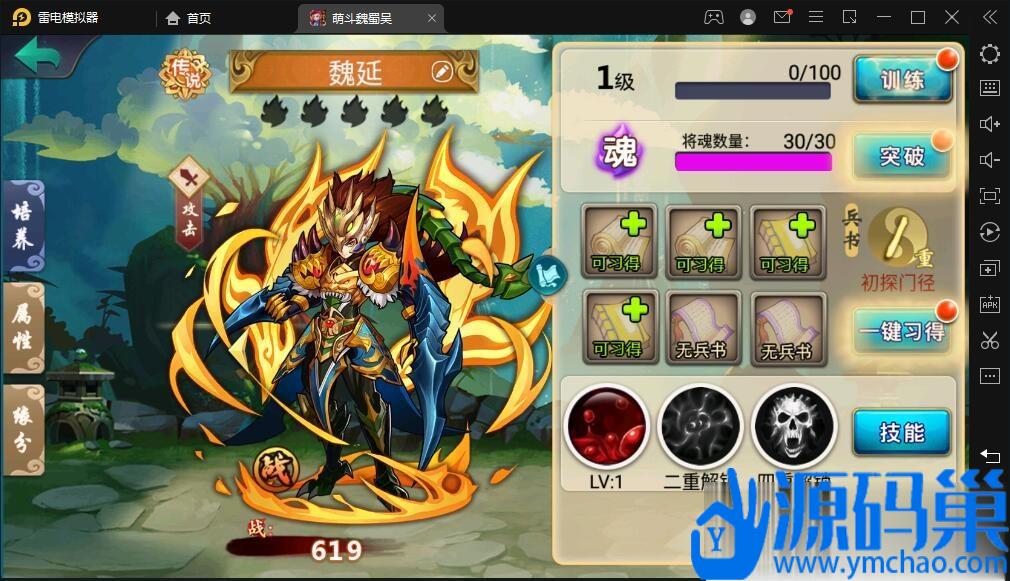The width and height of the screenshot is (1010, 581).
Task: Select the white skull skill icon
Action: (793, 426)
